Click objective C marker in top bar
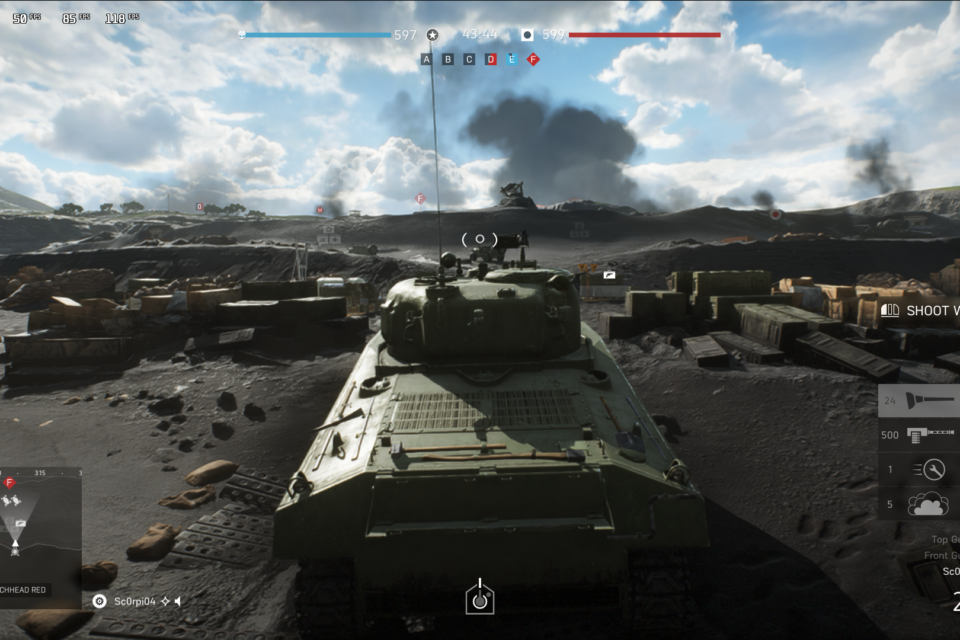 coord(469,59)
